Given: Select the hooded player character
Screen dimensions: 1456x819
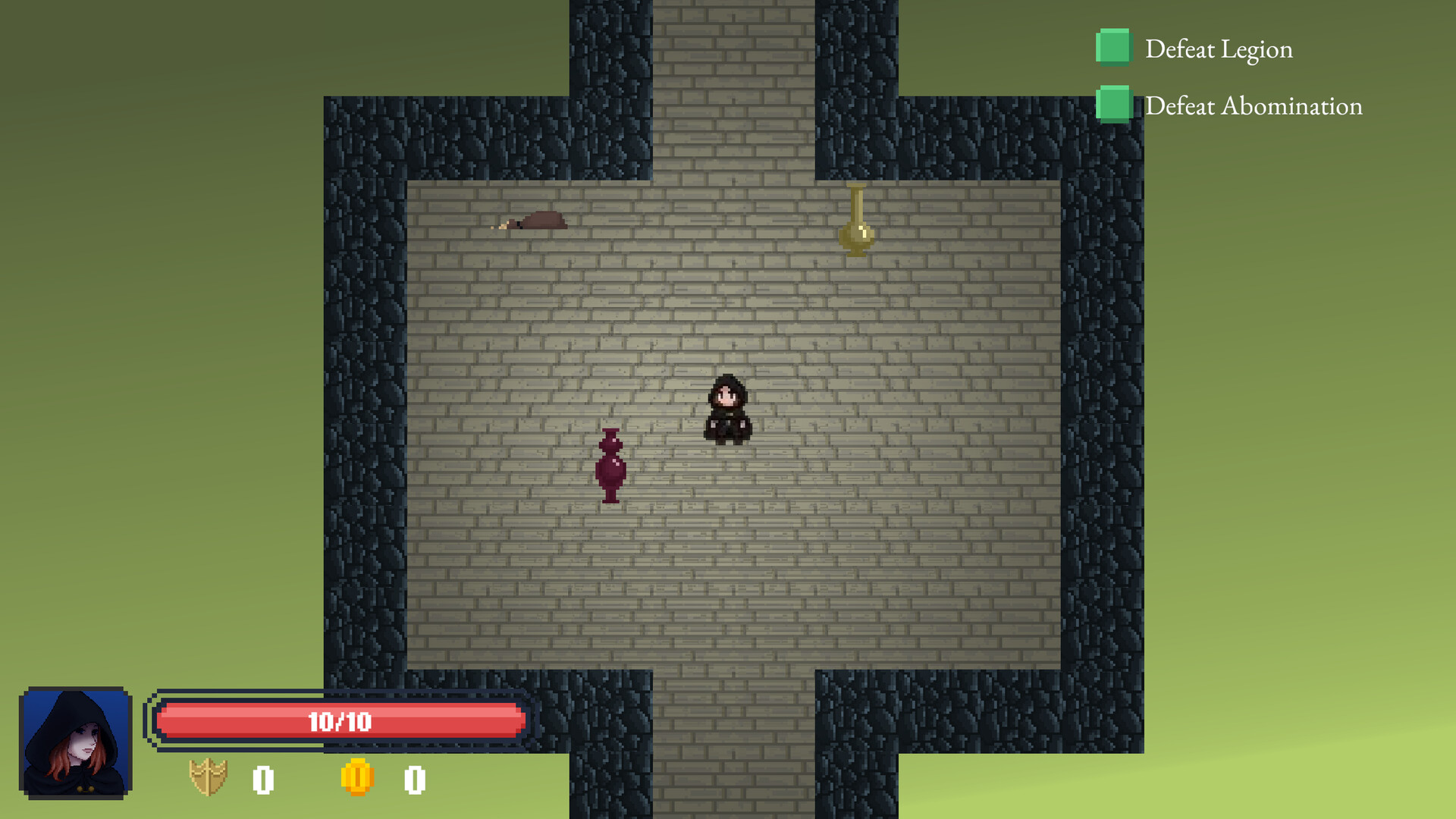Looking at the screenshot, I should (x=727, y=409).
